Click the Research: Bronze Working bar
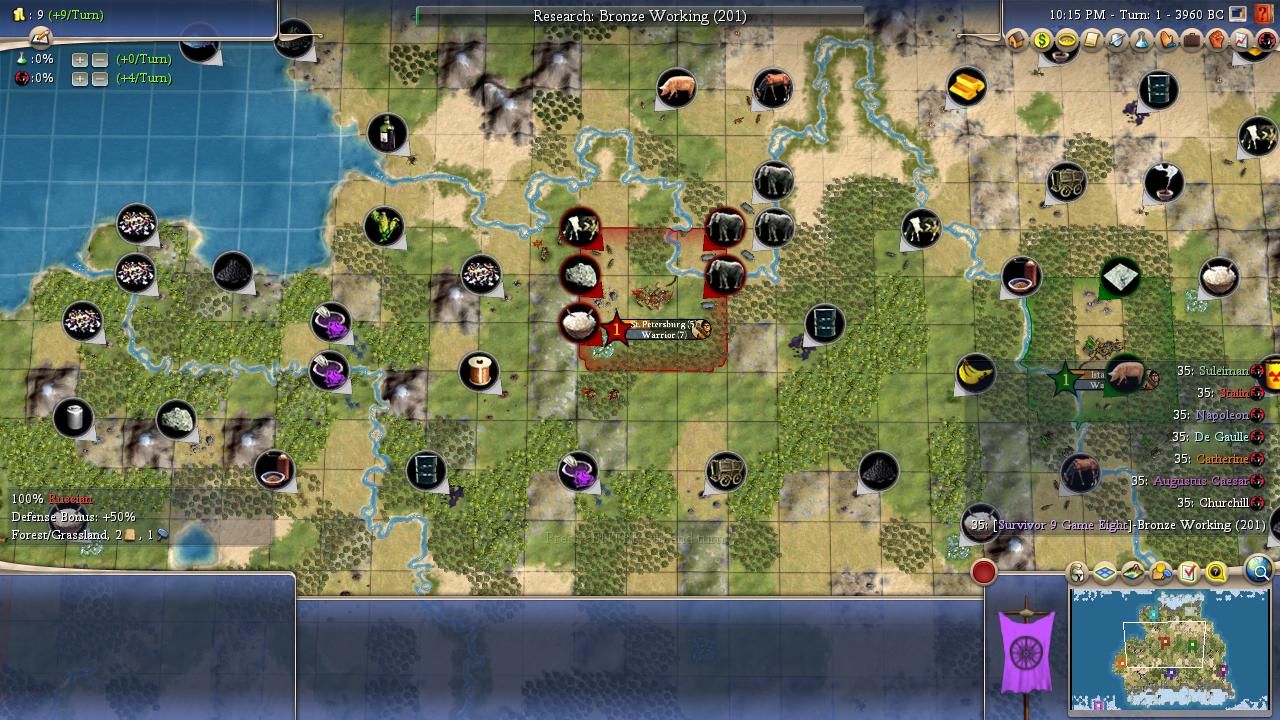1280x720 pixels. pyautogui.click(x=640, y=16)
